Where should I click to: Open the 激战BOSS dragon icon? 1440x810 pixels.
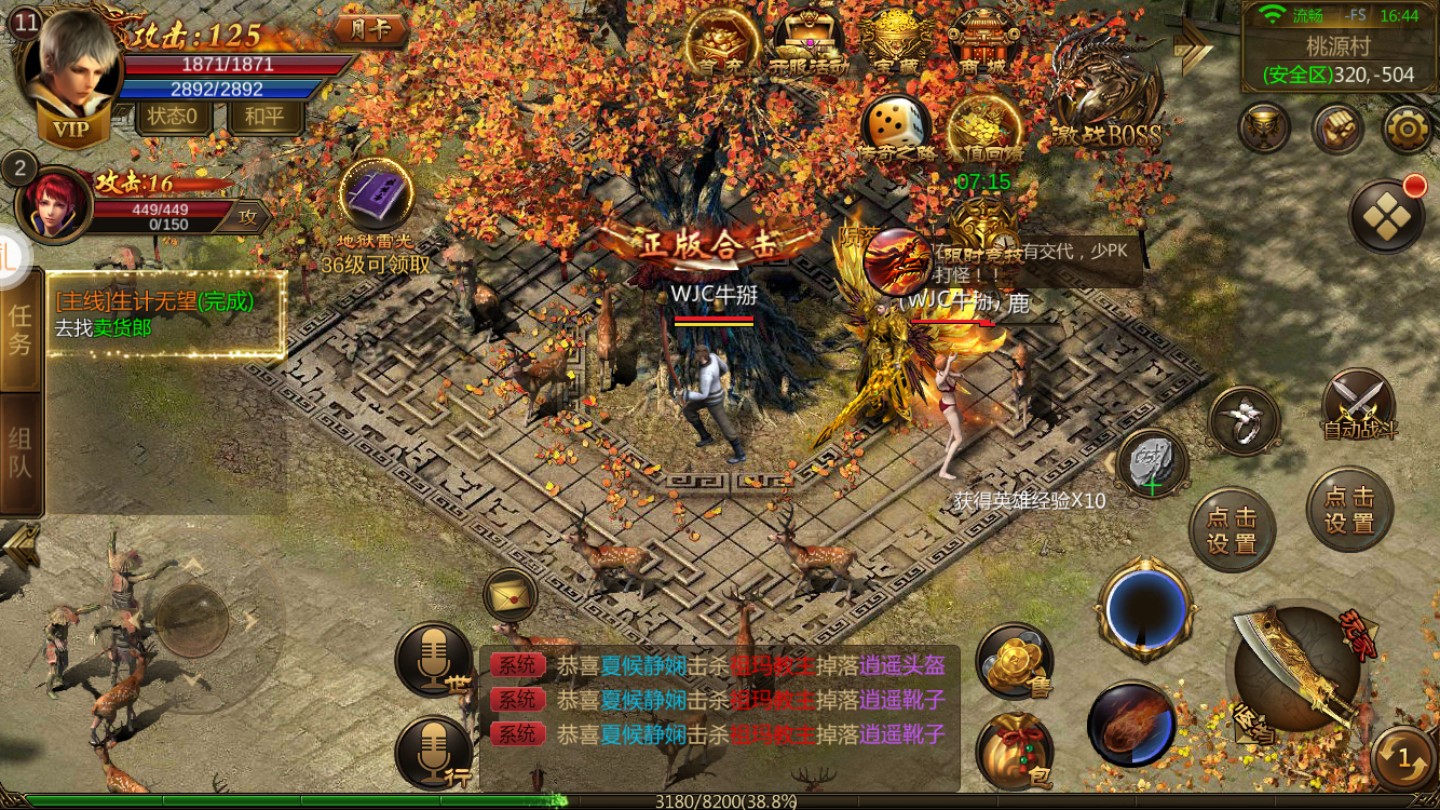[x=1106, y=95]
